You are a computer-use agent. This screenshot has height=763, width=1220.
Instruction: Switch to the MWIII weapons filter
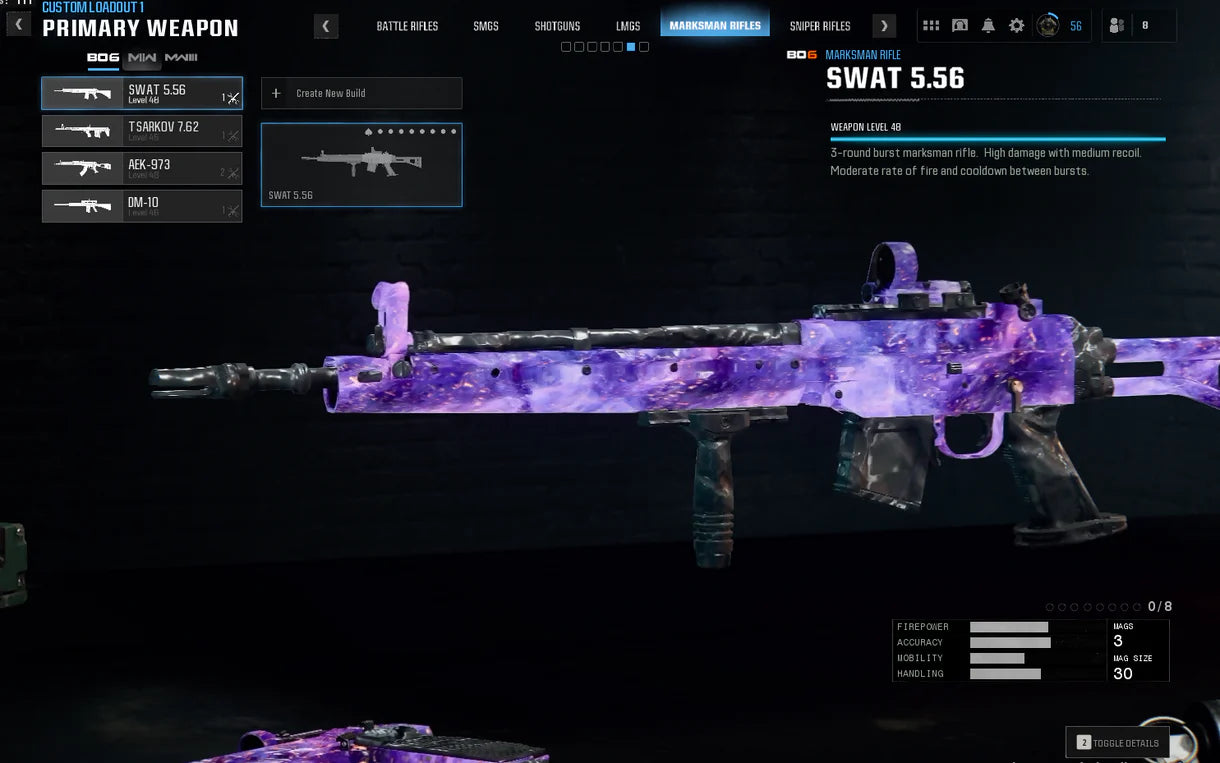click(181, 58)
